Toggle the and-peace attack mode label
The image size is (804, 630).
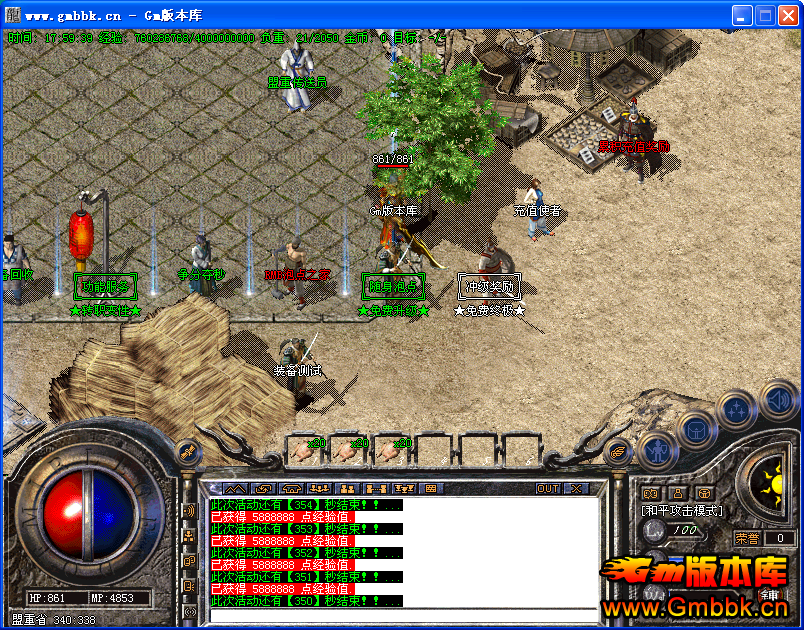(679, 510)
